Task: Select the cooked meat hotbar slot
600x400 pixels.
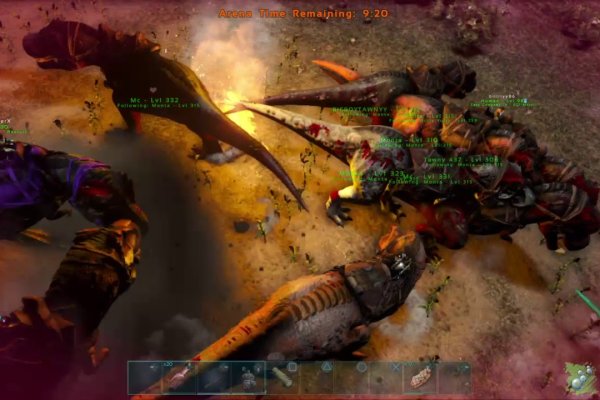Action: (418, 378)
